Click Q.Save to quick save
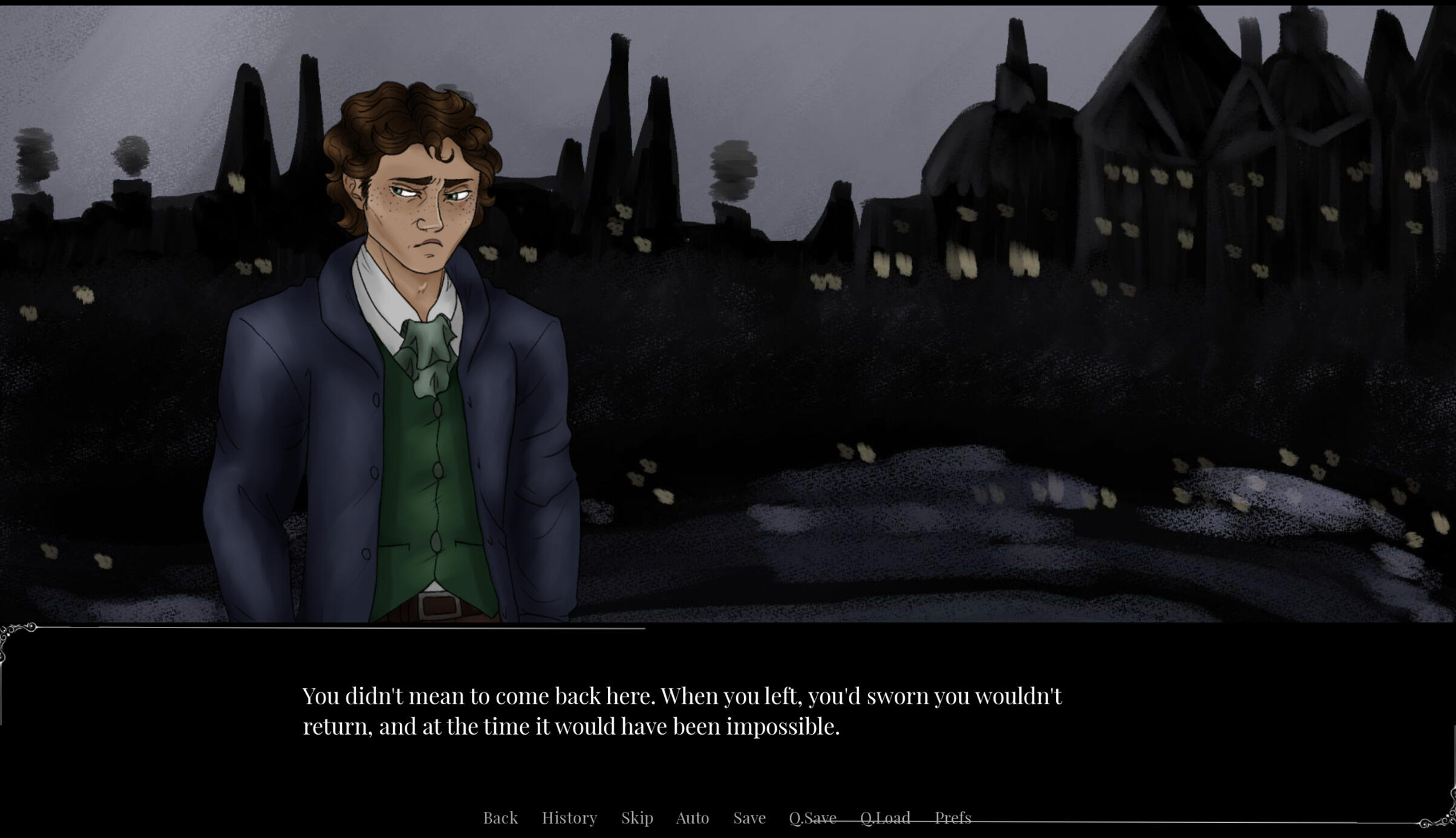 coord(812,817)
